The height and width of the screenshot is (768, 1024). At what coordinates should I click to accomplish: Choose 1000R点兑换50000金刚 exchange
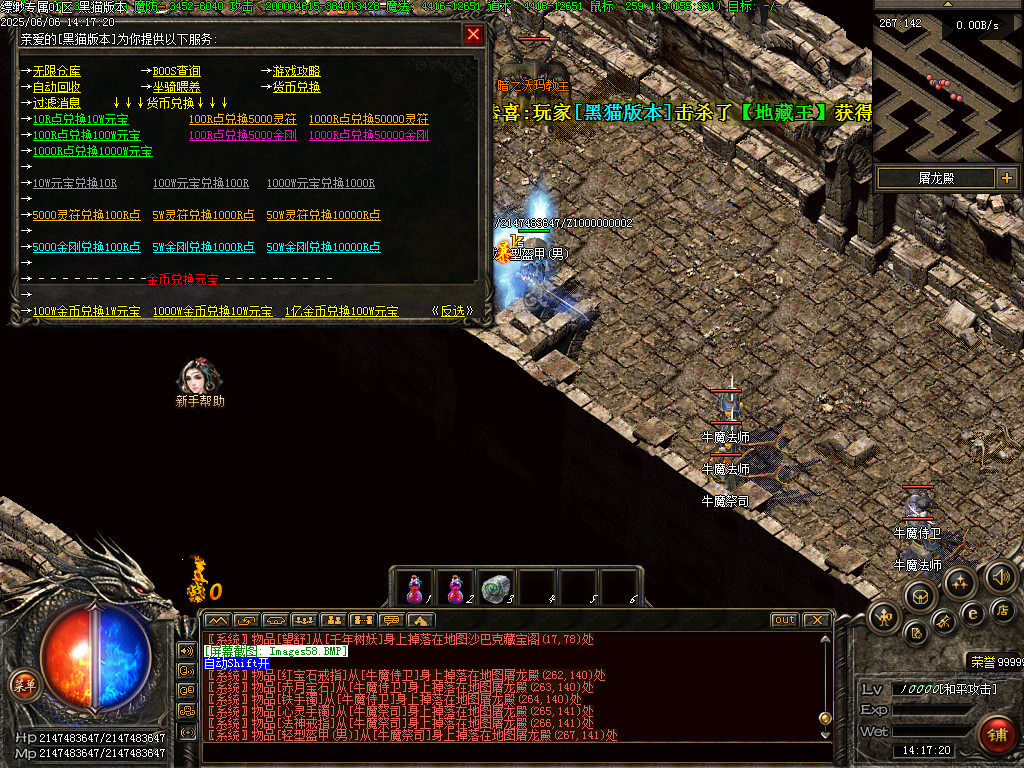click(x=368, y=135)
